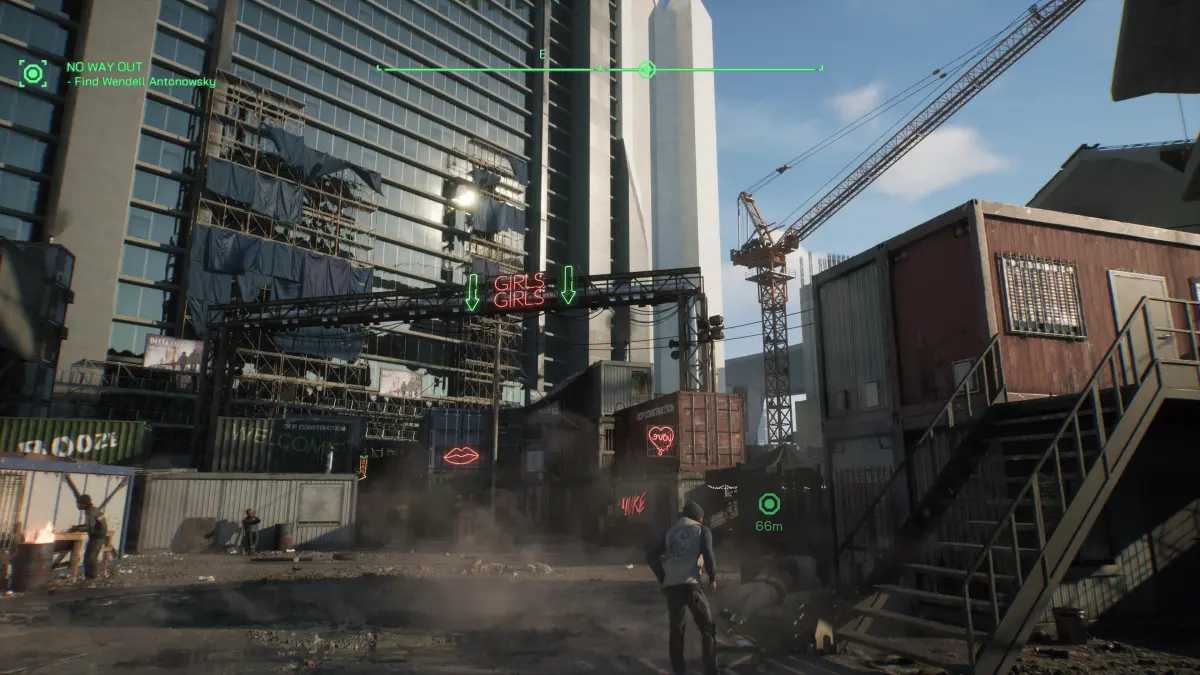The width and height of the screenshot is (1200, 675).
Task: Open the Find Wendell Antonowsky objective text
Action: pos(145,82)
